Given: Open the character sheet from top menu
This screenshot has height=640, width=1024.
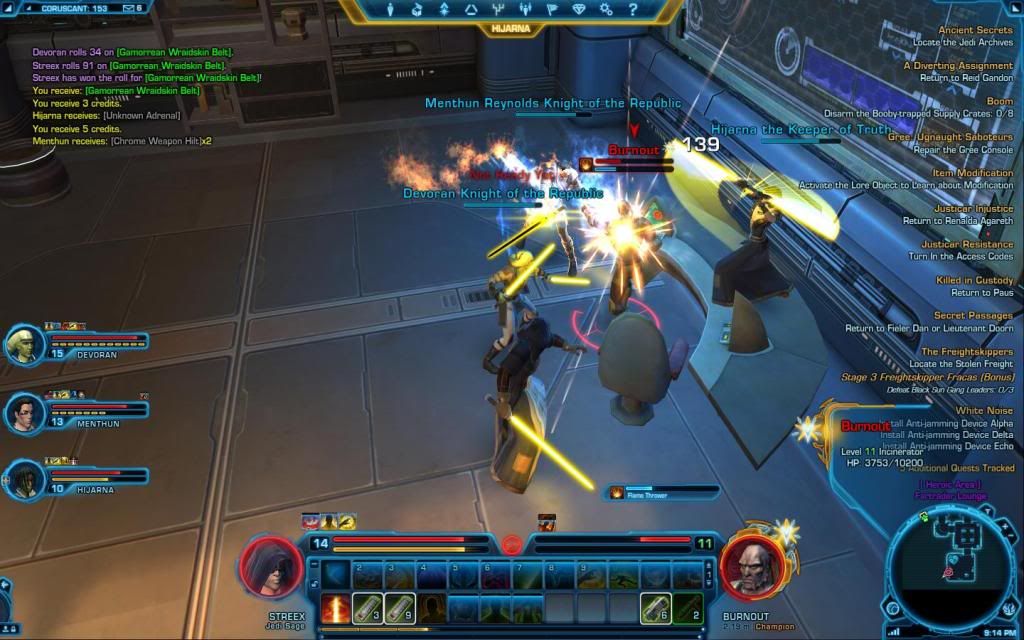Looking at the screenshot, I should tap(391, 10).
